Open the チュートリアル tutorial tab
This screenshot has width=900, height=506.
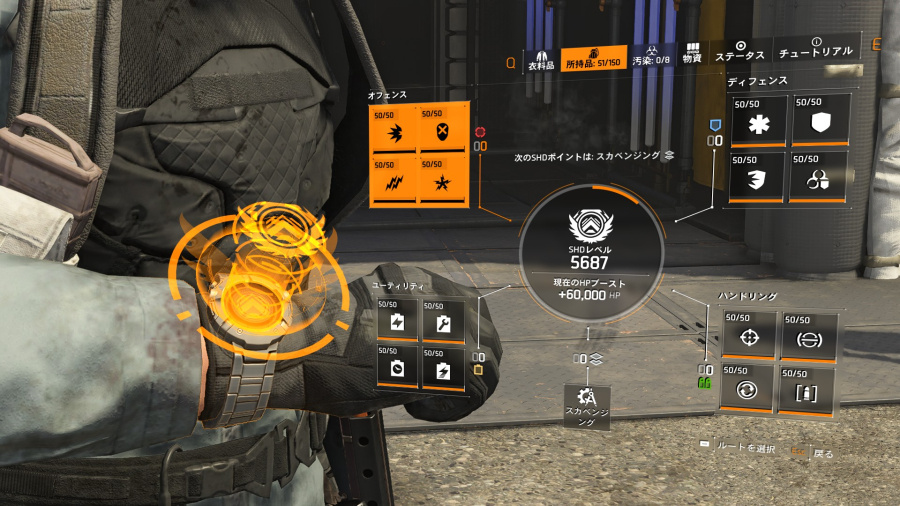click(x=816, y=49)
